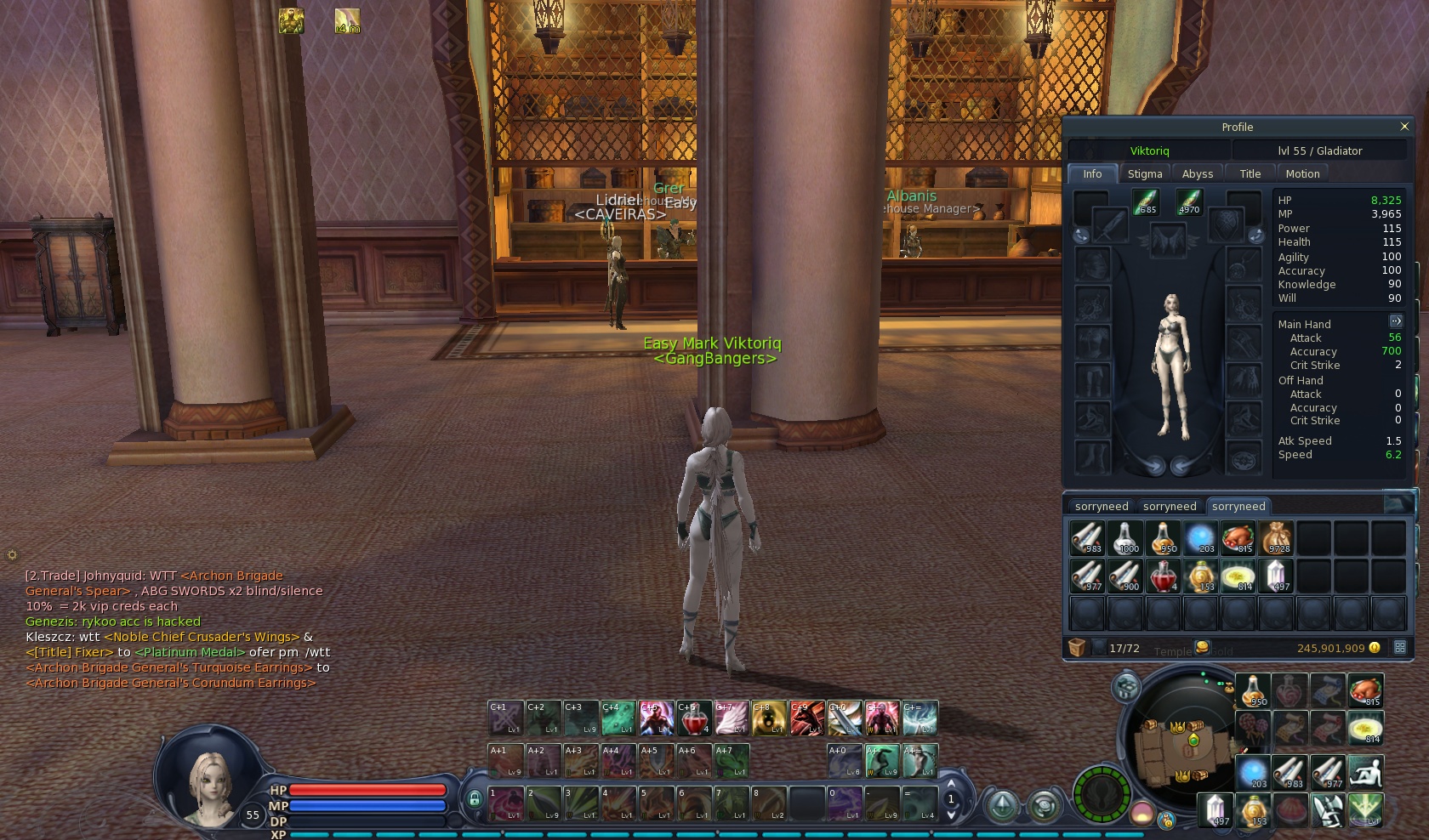The height and width of the screenshot is (840, 1429).
Task: Use the red heart potion on C+6 hotkey
Action: pos(694,718)
